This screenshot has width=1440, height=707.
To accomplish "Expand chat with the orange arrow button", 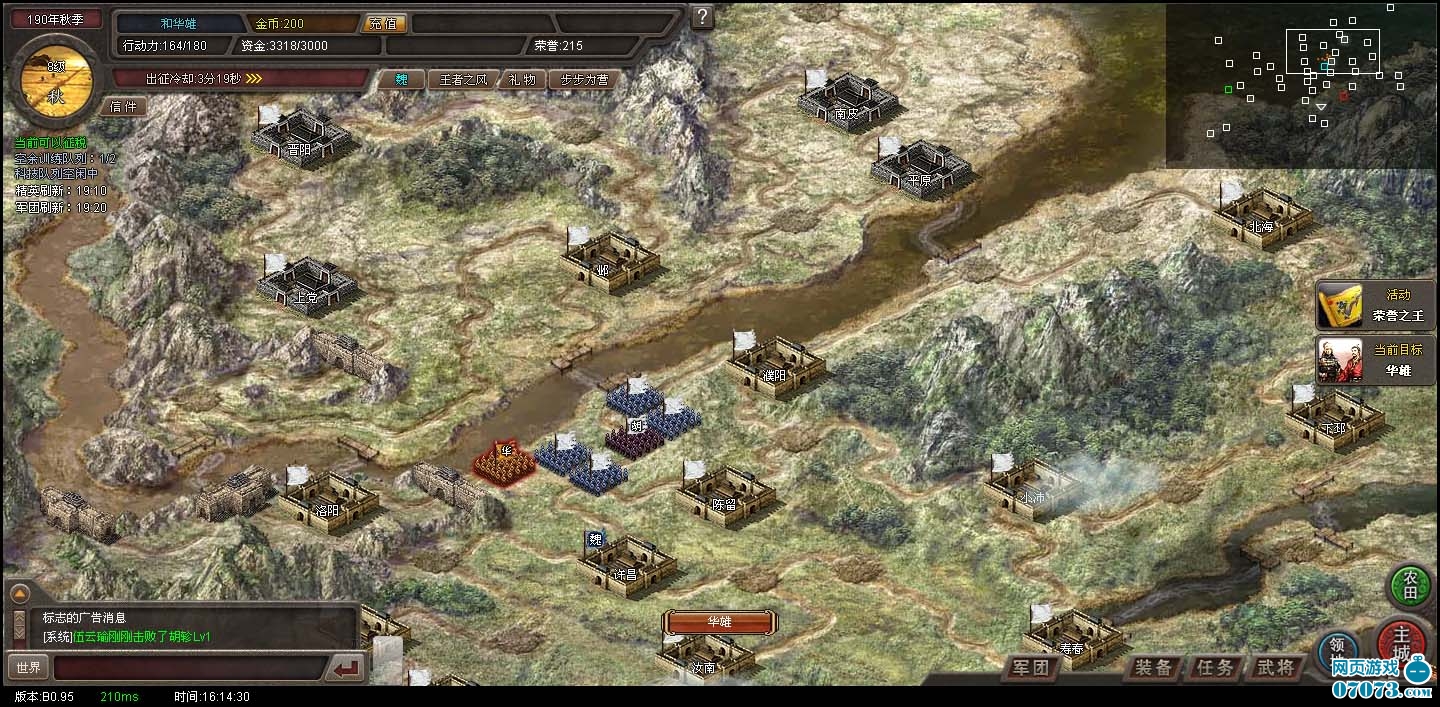I will tap(19, 593).
